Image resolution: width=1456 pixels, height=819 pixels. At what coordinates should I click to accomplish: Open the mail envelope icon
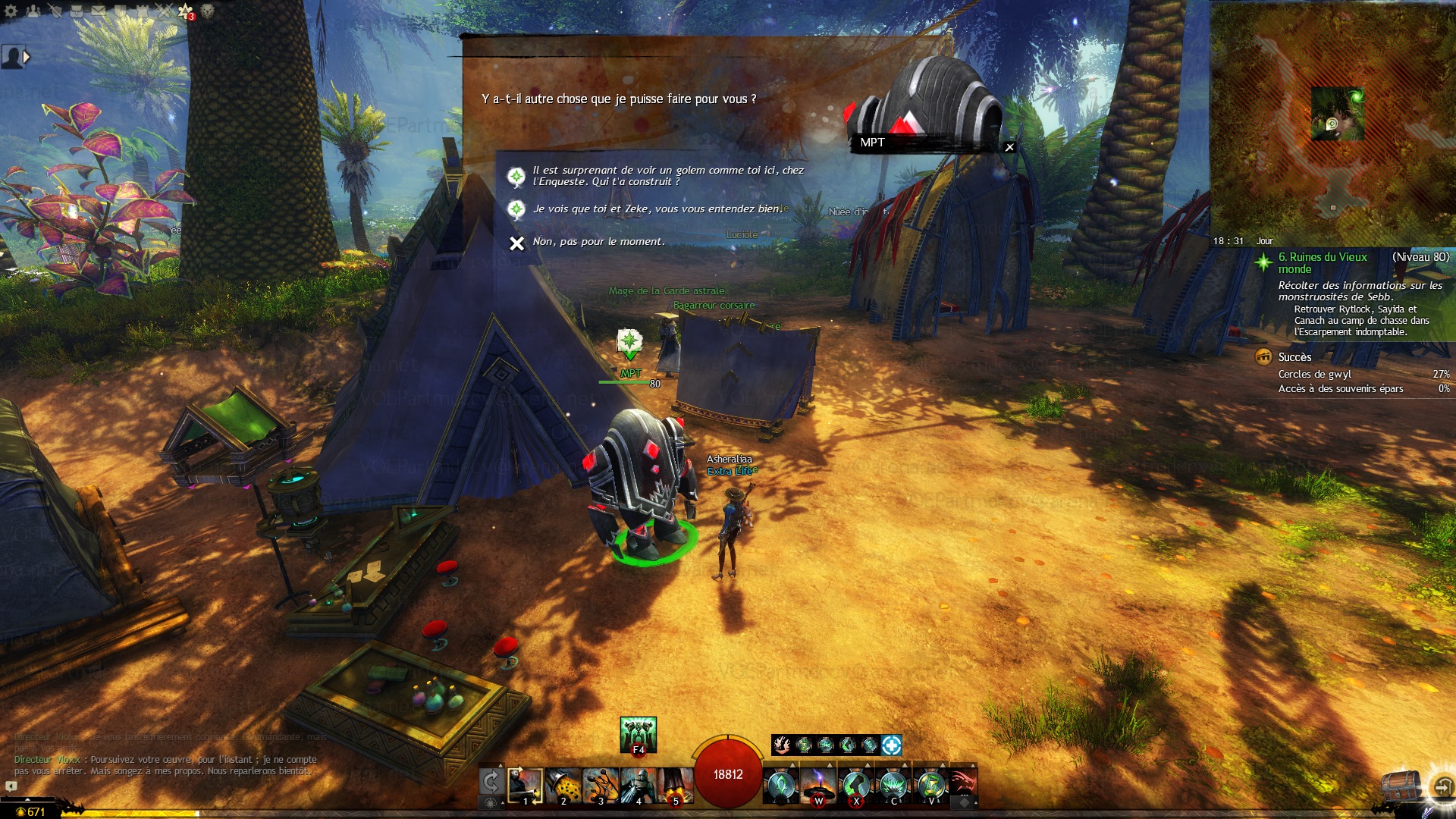coord(99,11)
